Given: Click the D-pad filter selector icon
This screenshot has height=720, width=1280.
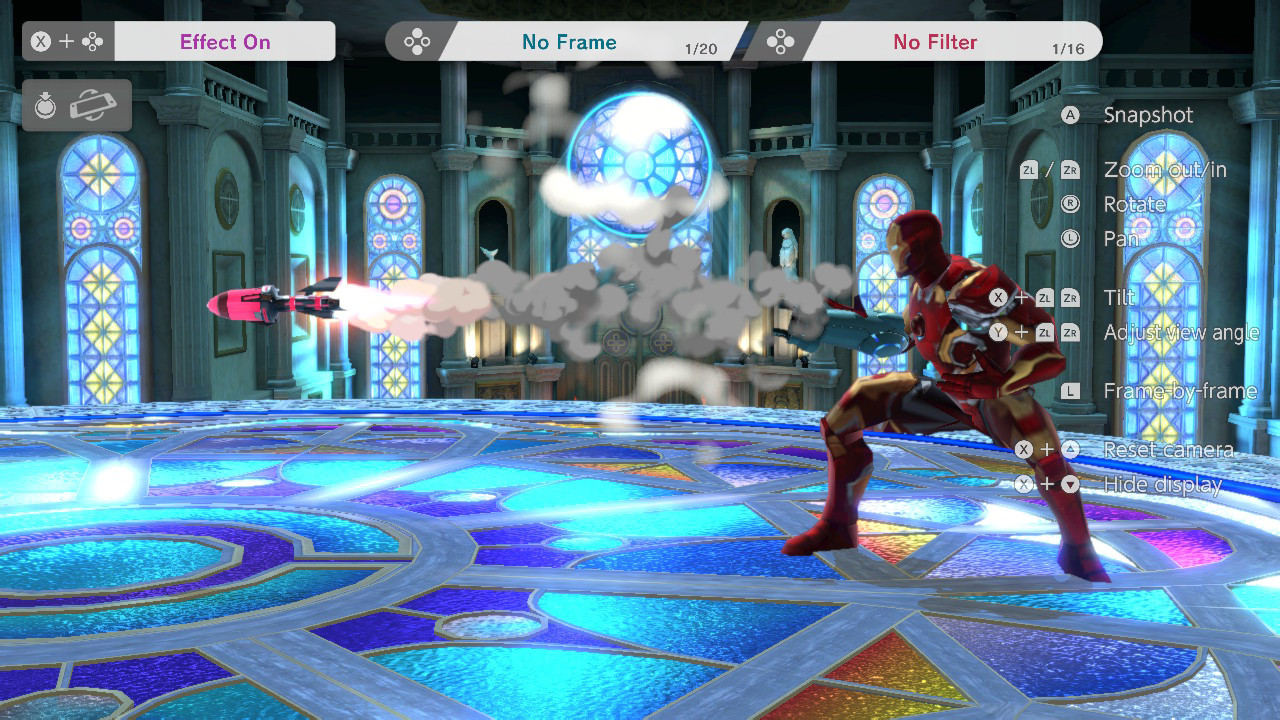Looking at the screenshot, I should pyautogui.click(x=778, y=41).
